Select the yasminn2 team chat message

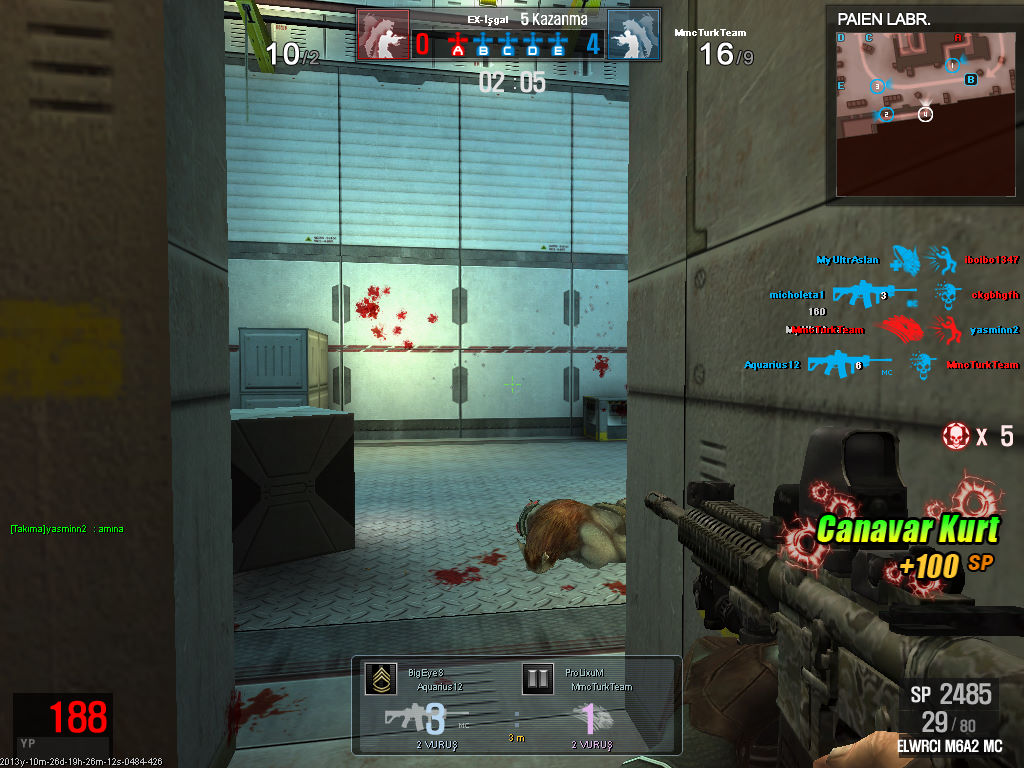click(67, 528)
